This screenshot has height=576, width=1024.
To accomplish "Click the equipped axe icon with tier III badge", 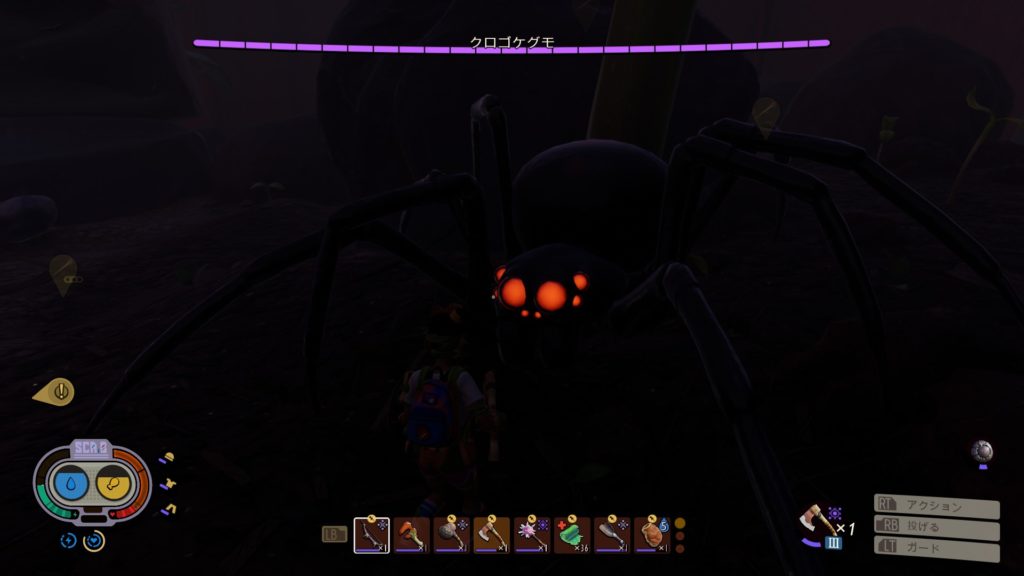I will tap(818, 523).
